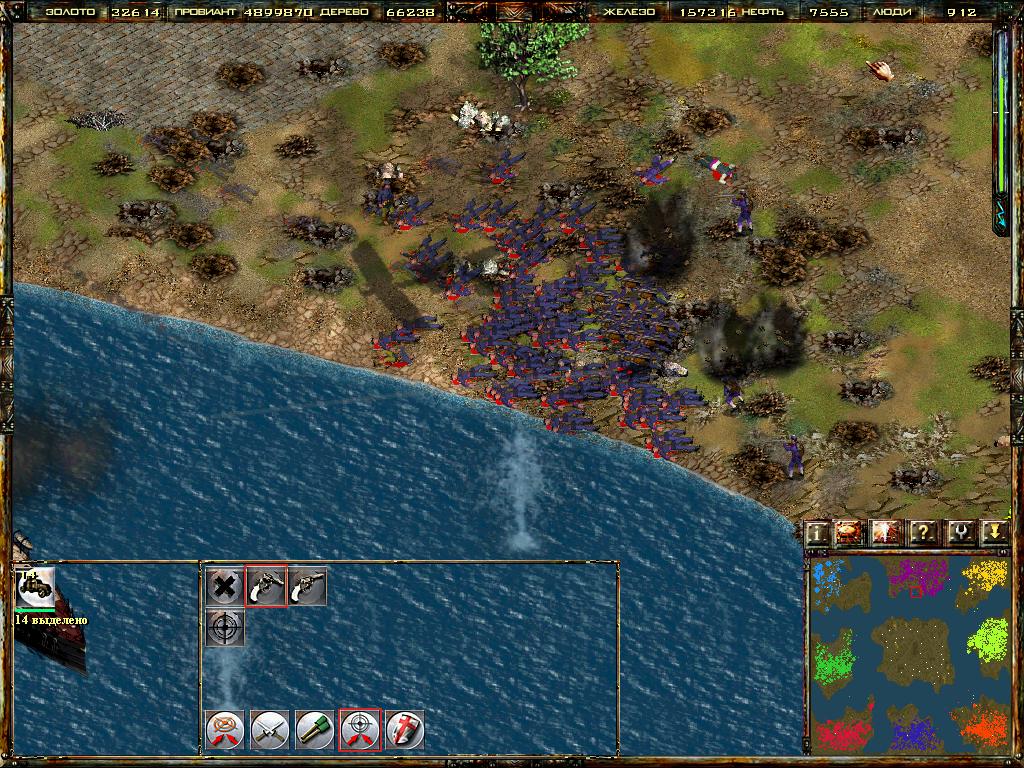Open help with the question mark button
This screenshot has height=768, width=1024.
(922, 532)
